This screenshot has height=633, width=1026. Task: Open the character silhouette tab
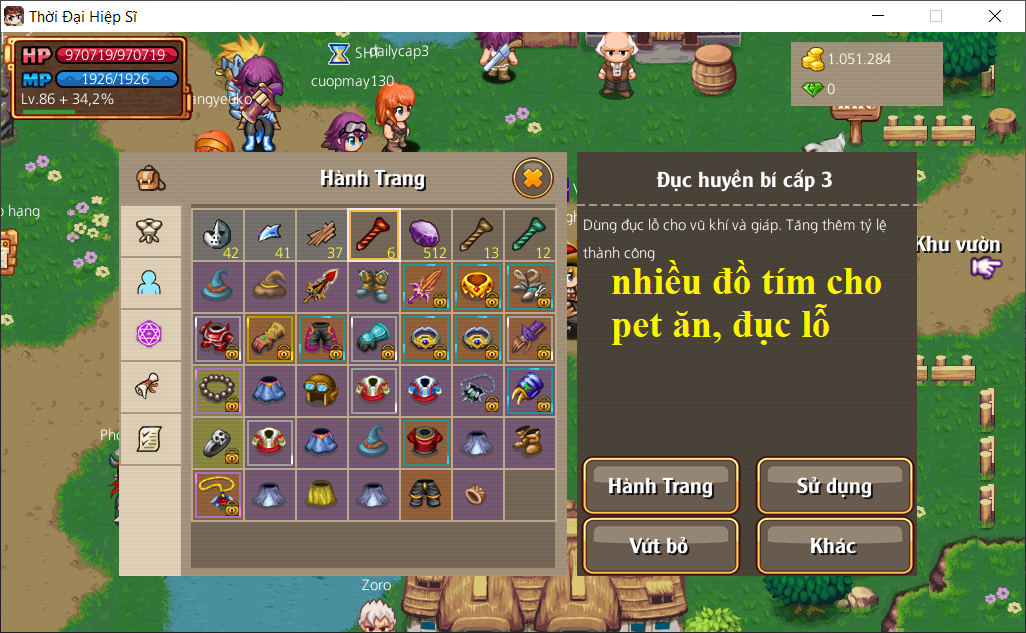(x=150, y=283)
